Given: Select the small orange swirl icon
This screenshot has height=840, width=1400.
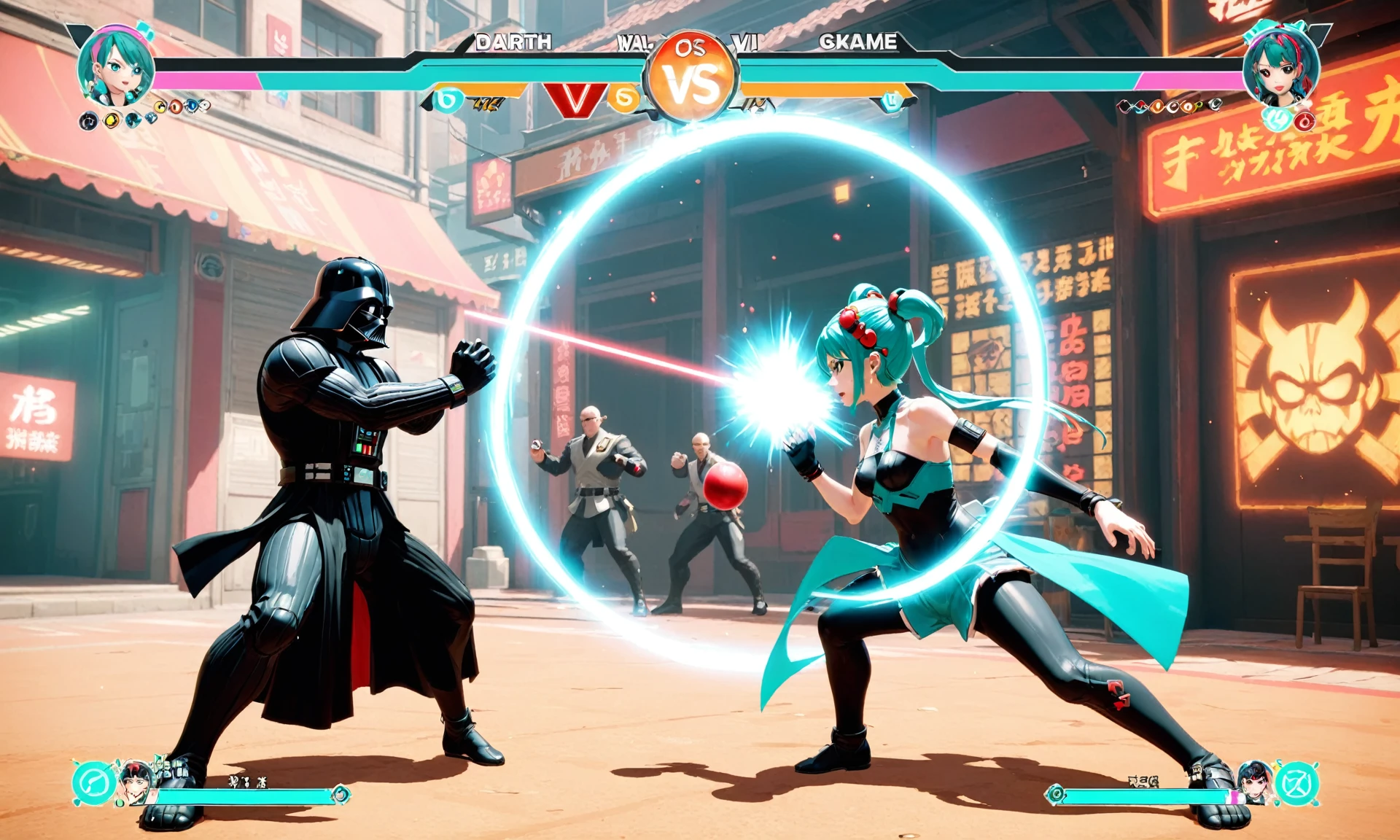Looking at the screenshot, I should (x=624, y=98).
